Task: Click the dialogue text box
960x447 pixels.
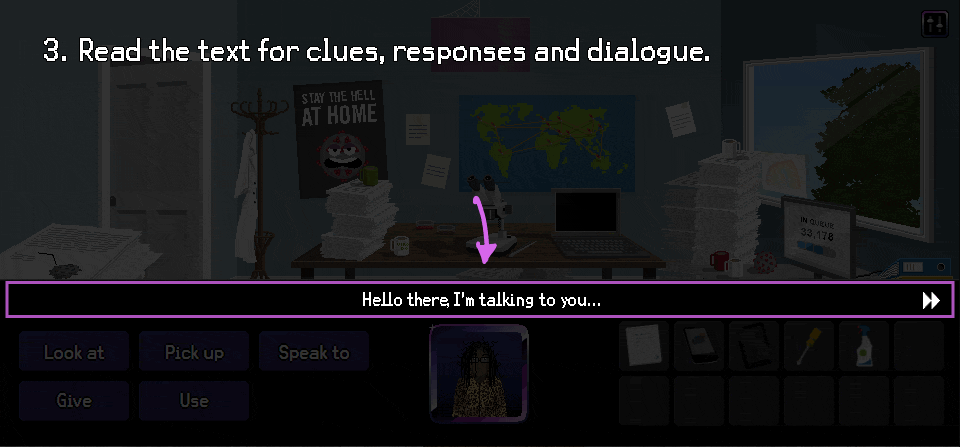Action: pos(480,300)
